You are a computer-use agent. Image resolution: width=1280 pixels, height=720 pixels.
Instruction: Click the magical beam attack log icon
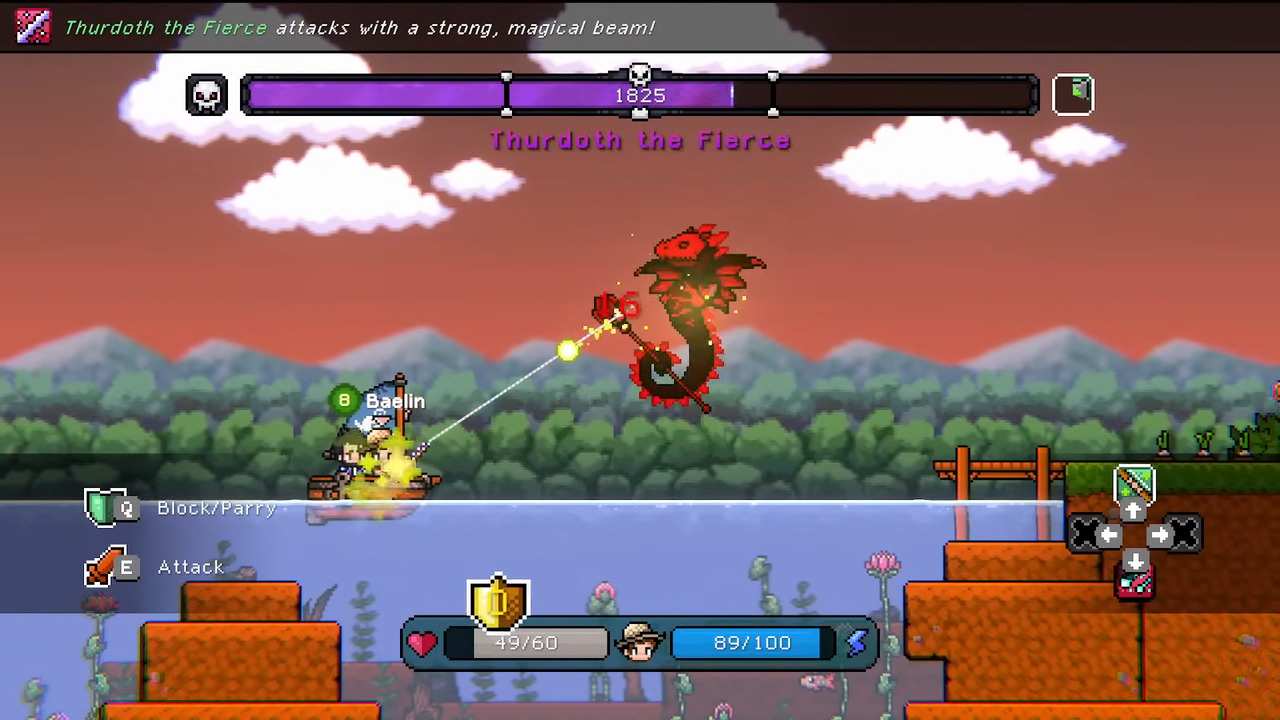pos(33,26)
